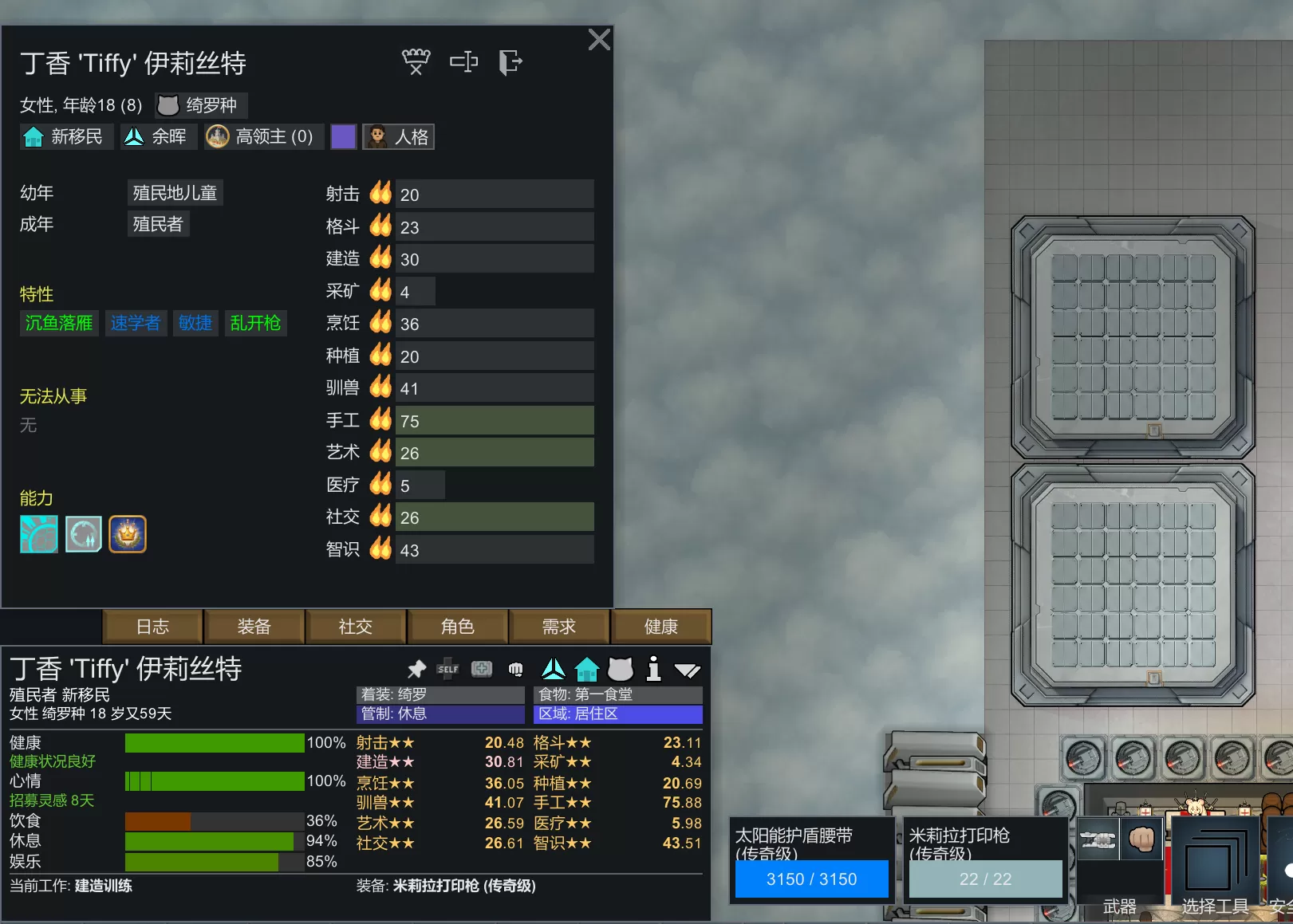Viewport: 1293px width, 924px height.
Task: Open the 装备 (gear) tab
Action: click(x=254, y=627)
